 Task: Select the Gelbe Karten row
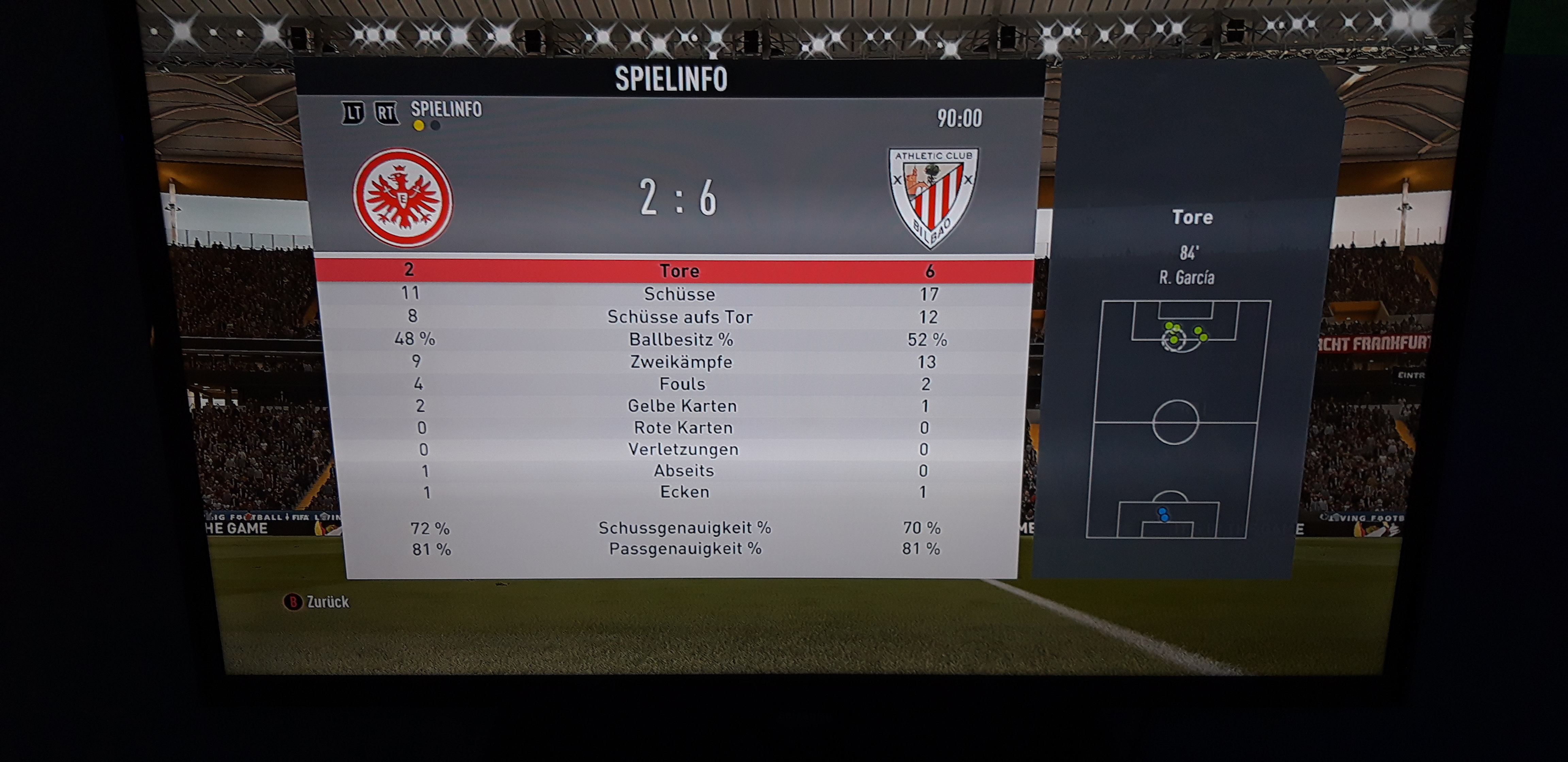pyautogui.click(x=682, y=406)
